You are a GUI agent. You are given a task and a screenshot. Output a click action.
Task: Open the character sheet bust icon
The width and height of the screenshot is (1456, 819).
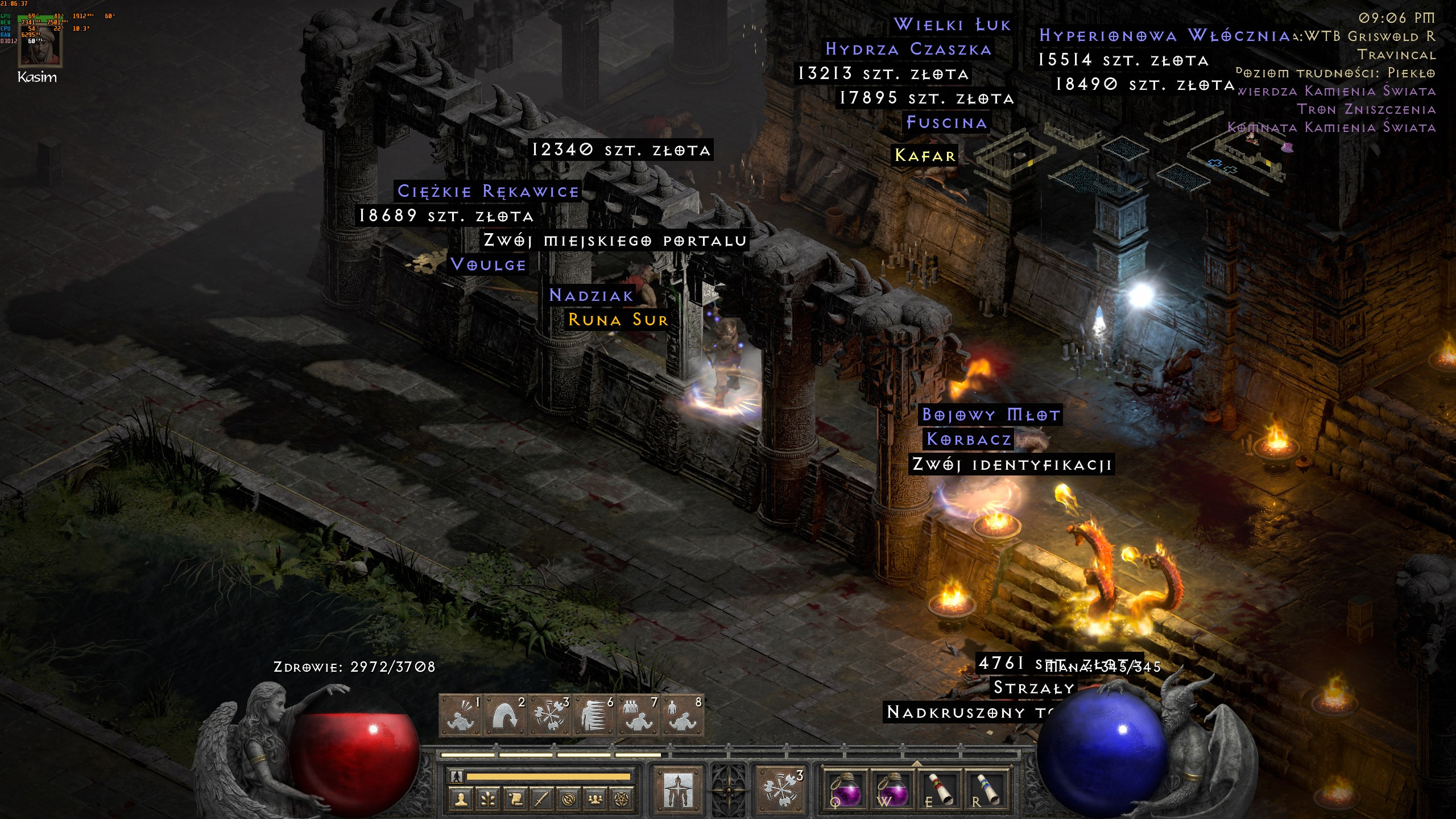point(461,800)
